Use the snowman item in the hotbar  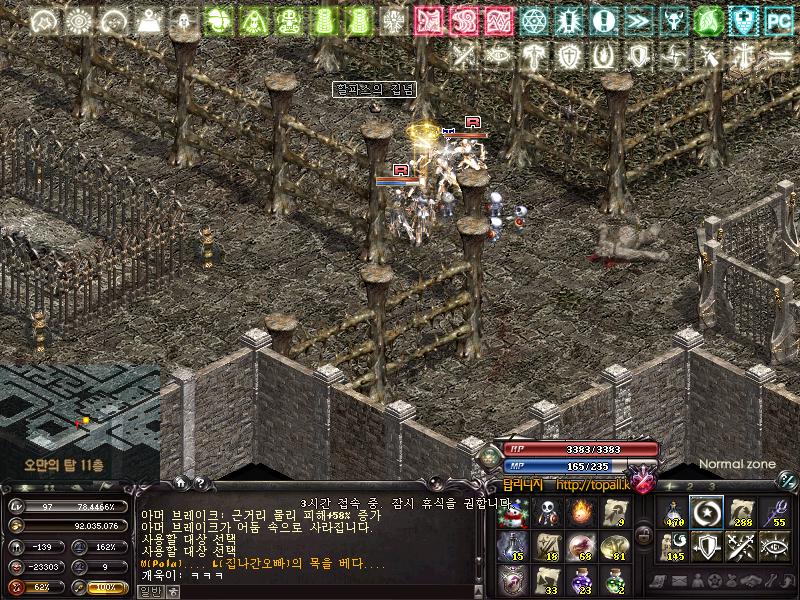tap(513, 514)
